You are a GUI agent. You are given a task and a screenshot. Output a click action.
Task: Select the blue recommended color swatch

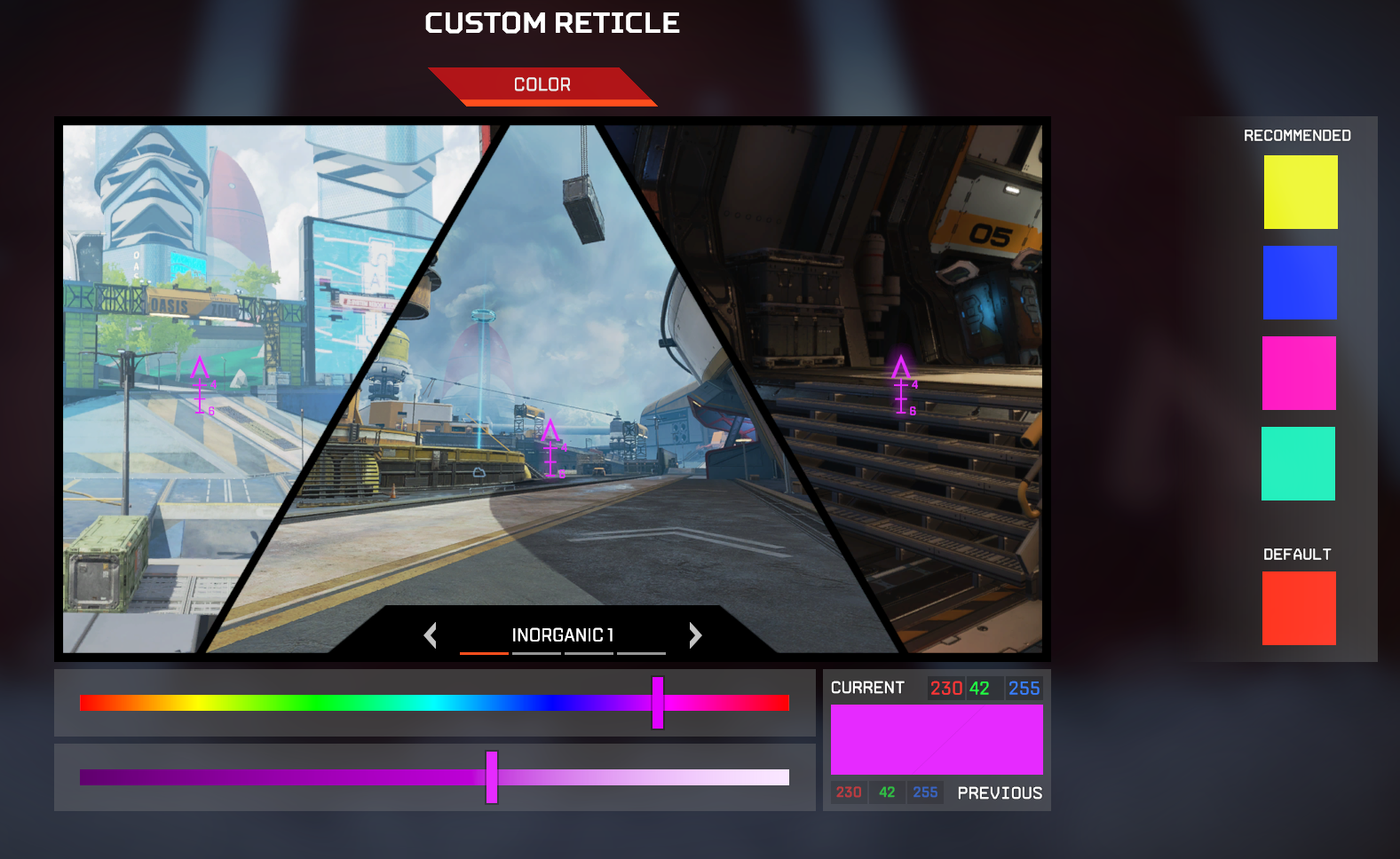[x=1300, y=283]
